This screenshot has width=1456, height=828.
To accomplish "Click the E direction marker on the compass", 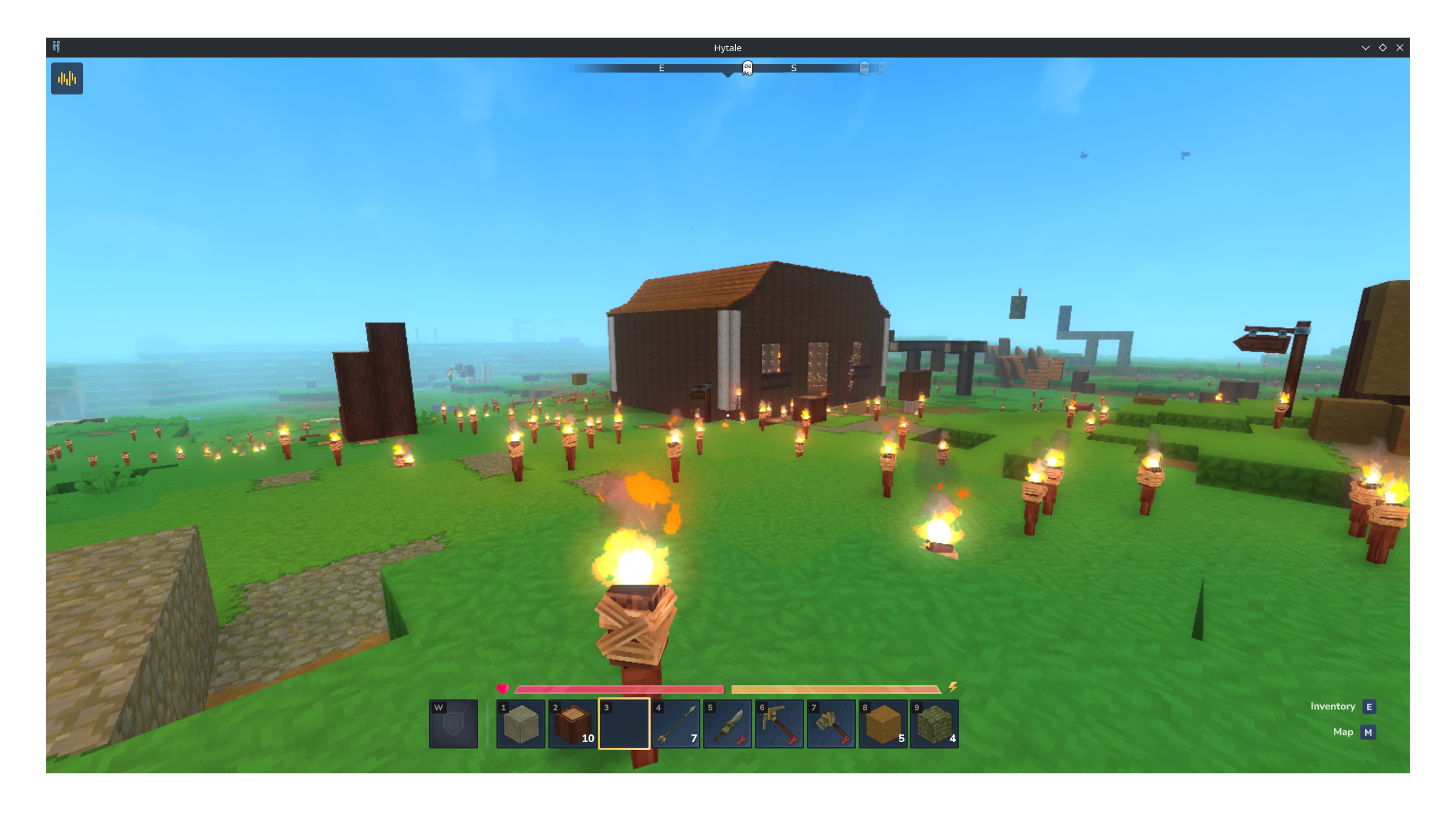I will [x=661, y=68].
